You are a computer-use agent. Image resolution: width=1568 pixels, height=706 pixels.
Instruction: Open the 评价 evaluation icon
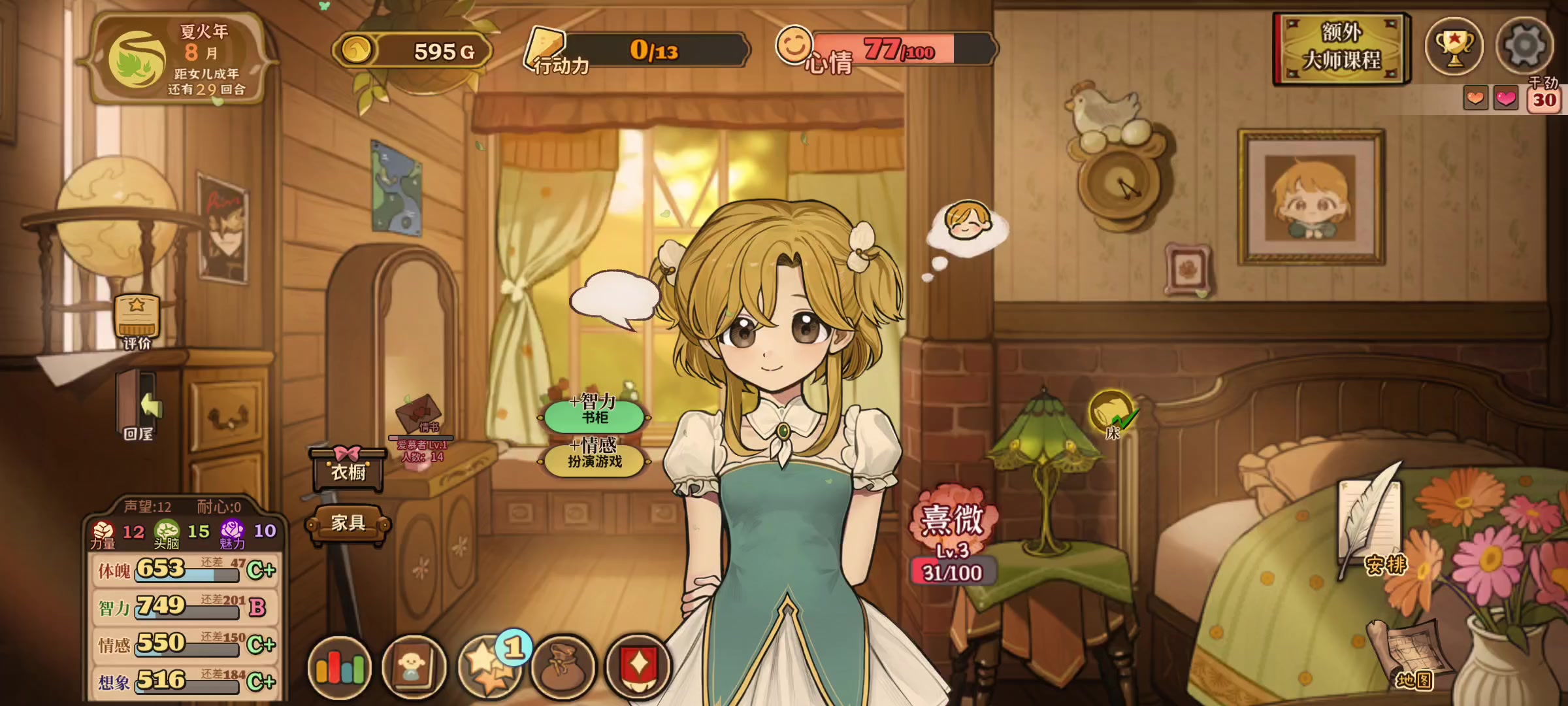click(x=137, y=320)
